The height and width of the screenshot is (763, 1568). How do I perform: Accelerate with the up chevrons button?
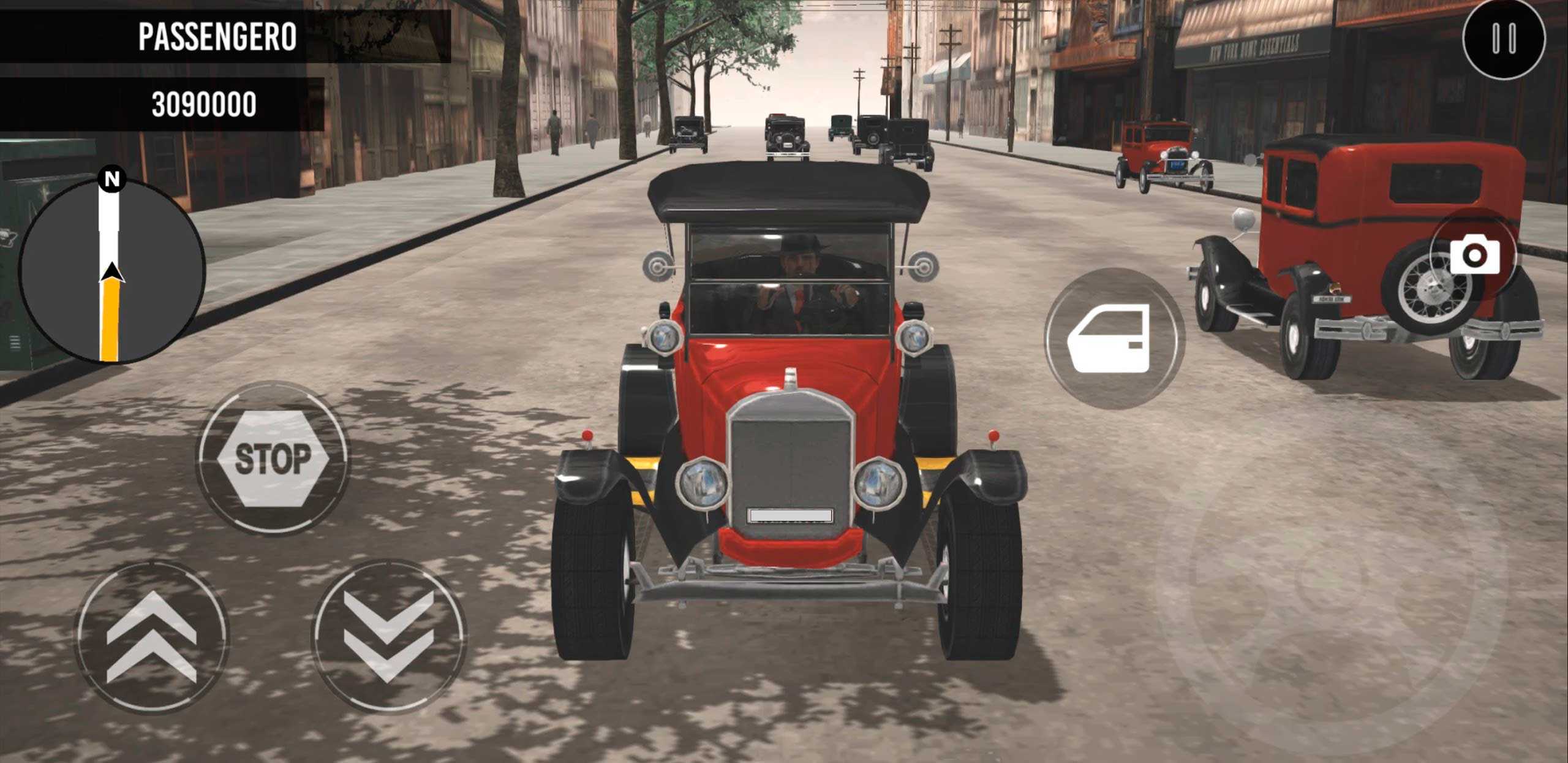point(151,637)
